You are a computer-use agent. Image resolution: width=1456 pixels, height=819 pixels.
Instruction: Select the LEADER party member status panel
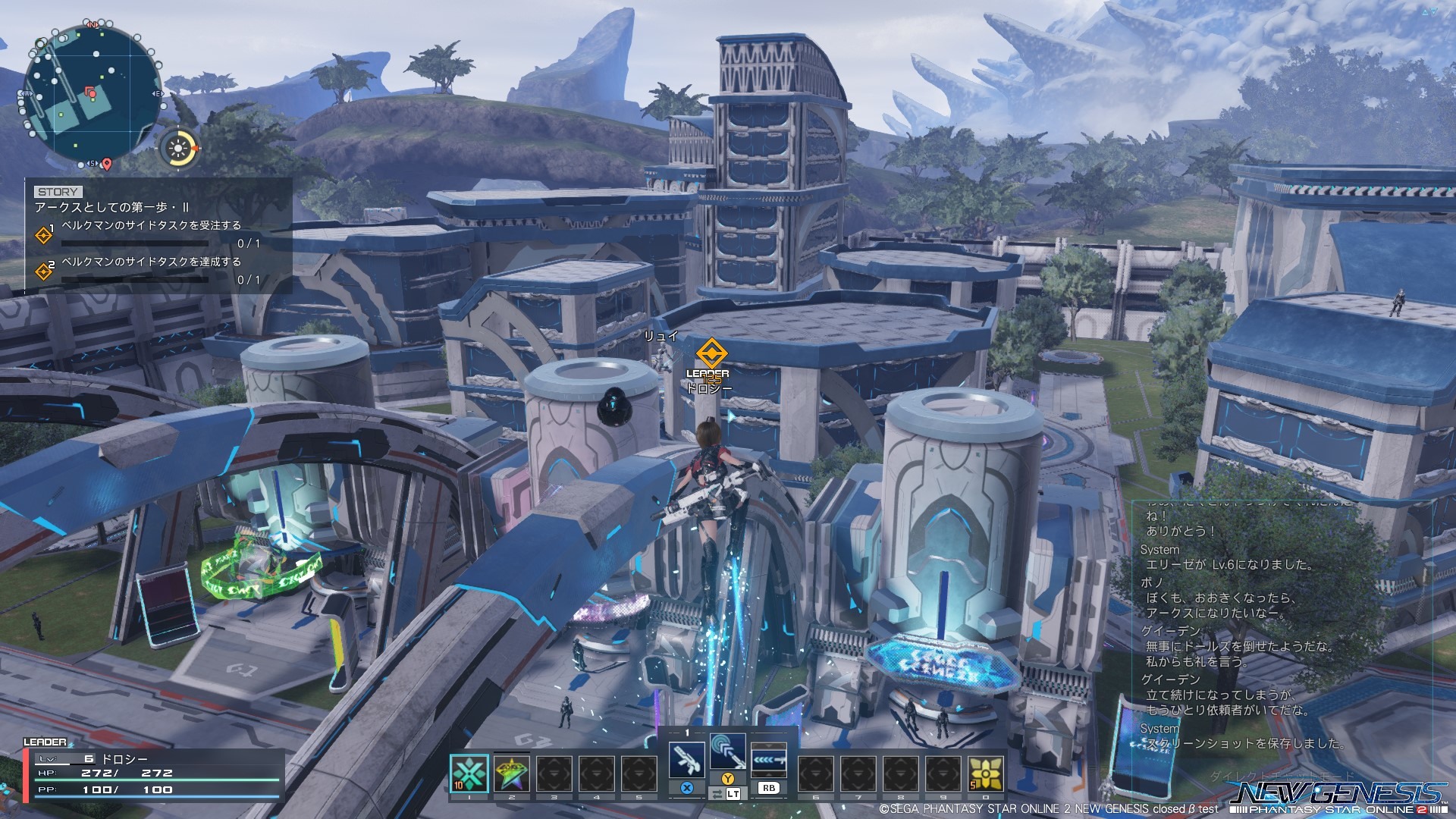click(x=152, y=773)
